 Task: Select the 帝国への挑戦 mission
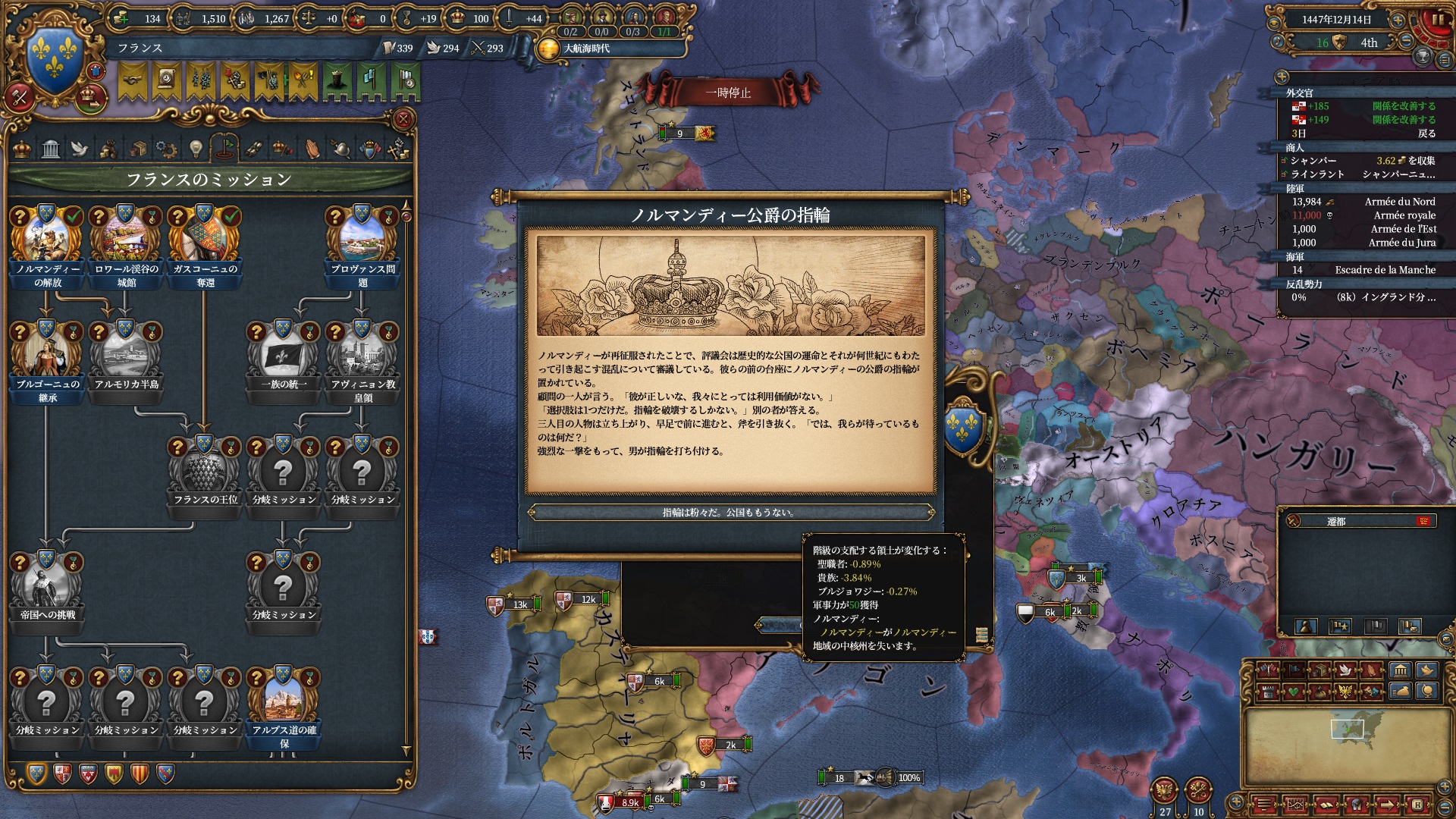pos(48,587)
